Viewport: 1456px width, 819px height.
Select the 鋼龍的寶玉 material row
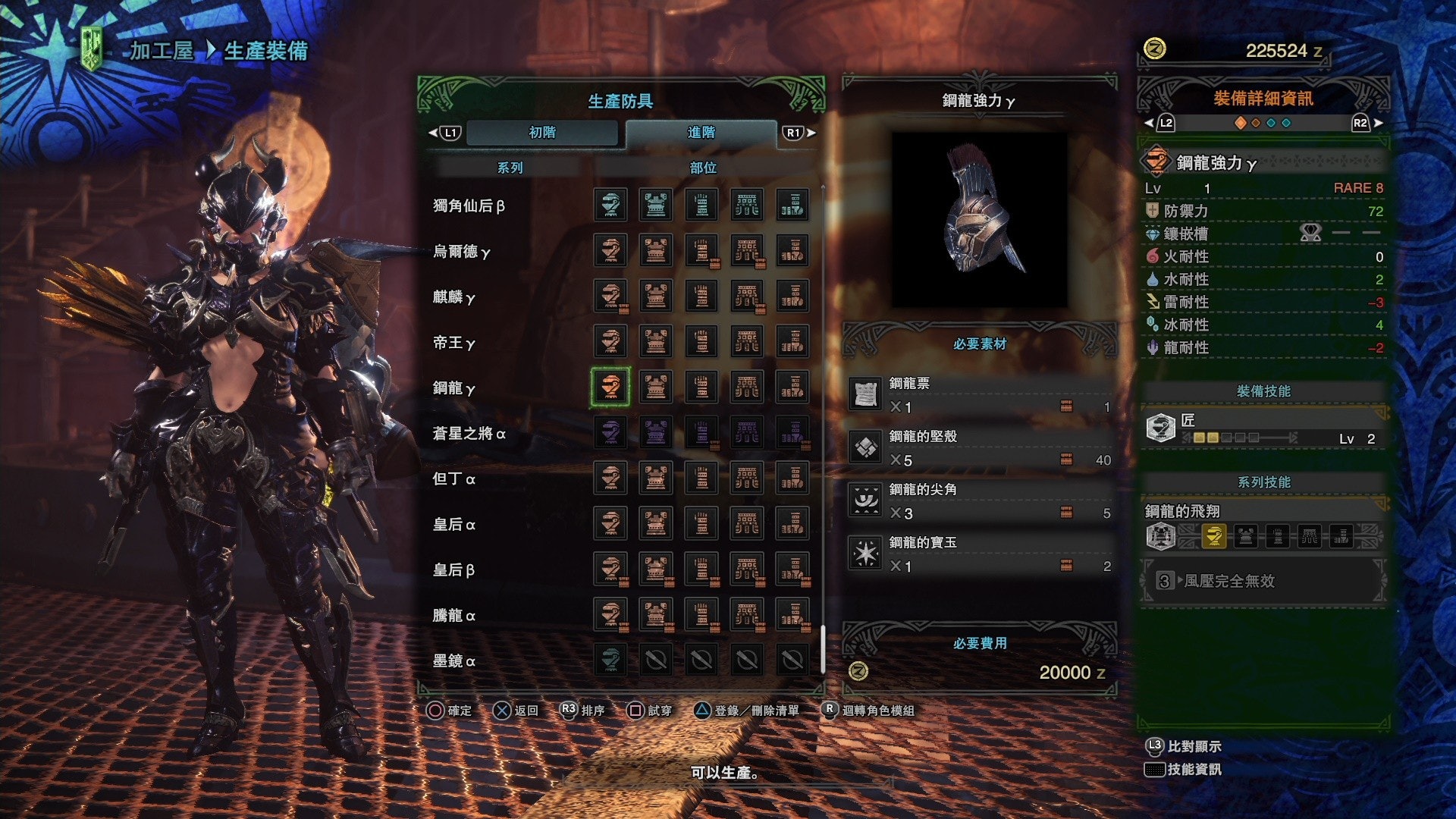pyautogui.click(x=979, y=554)
